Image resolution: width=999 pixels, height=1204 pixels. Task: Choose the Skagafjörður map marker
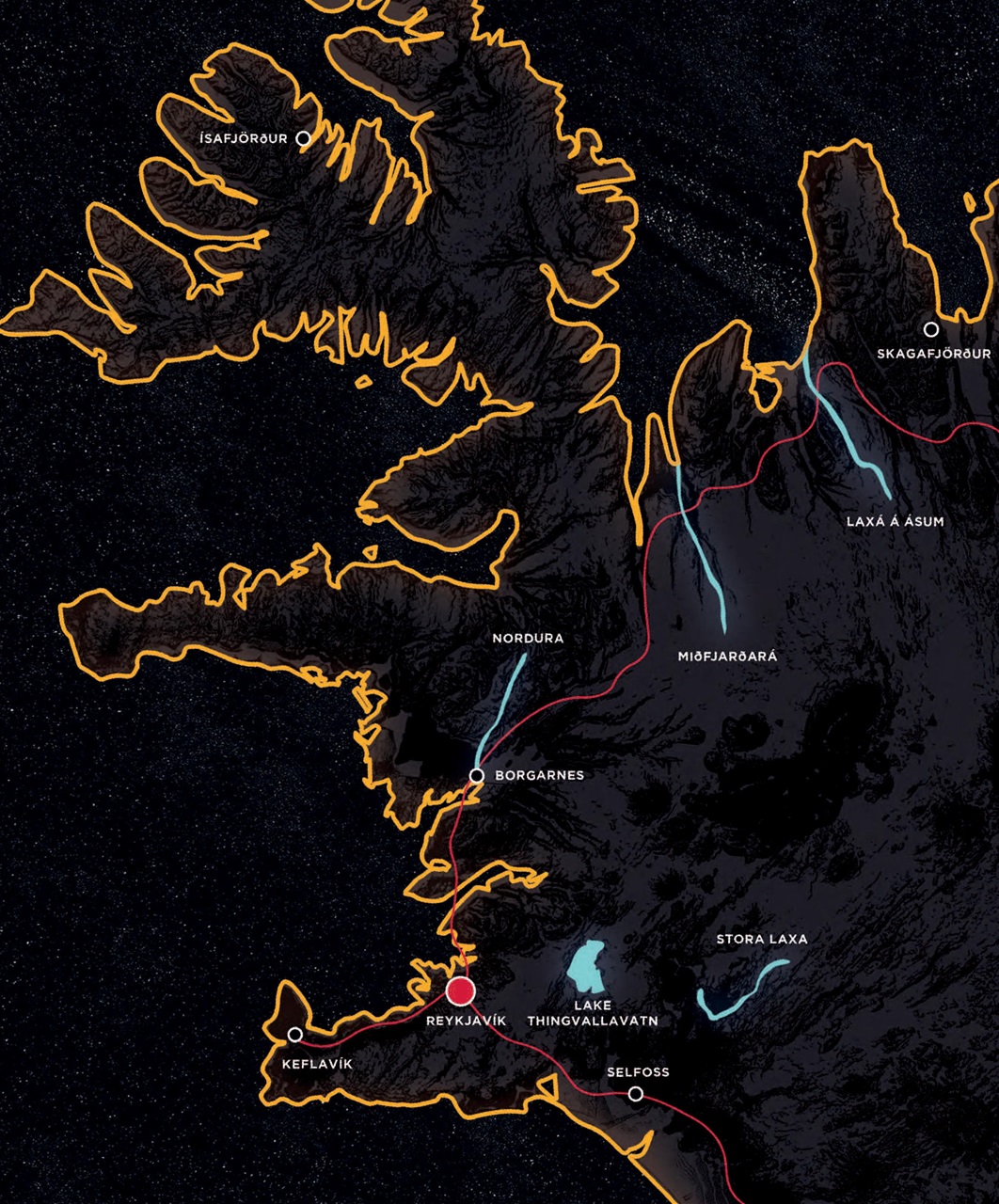tap(930, 329)
